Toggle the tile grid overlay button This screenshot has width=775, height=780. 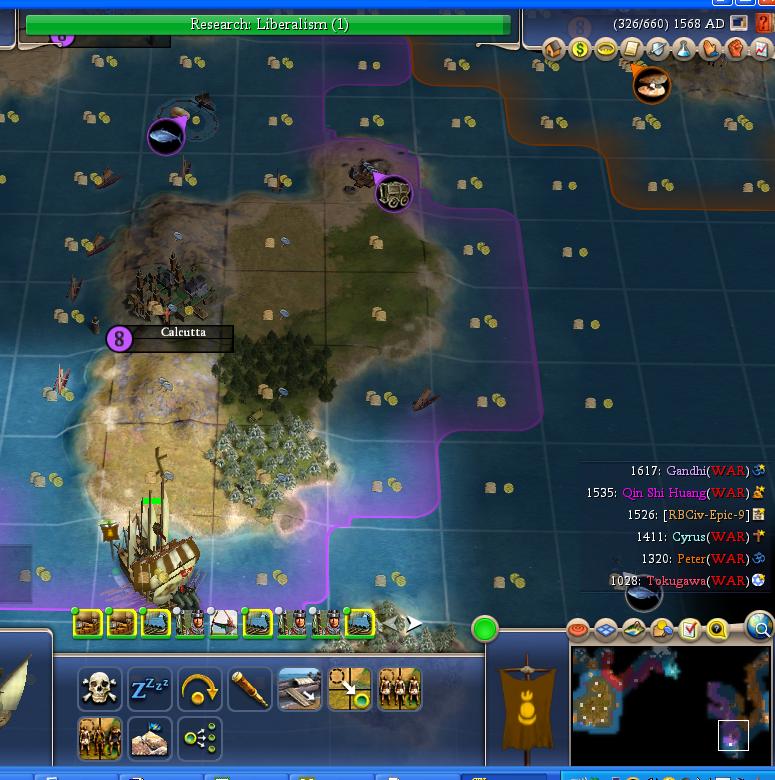tap(606, 629)
